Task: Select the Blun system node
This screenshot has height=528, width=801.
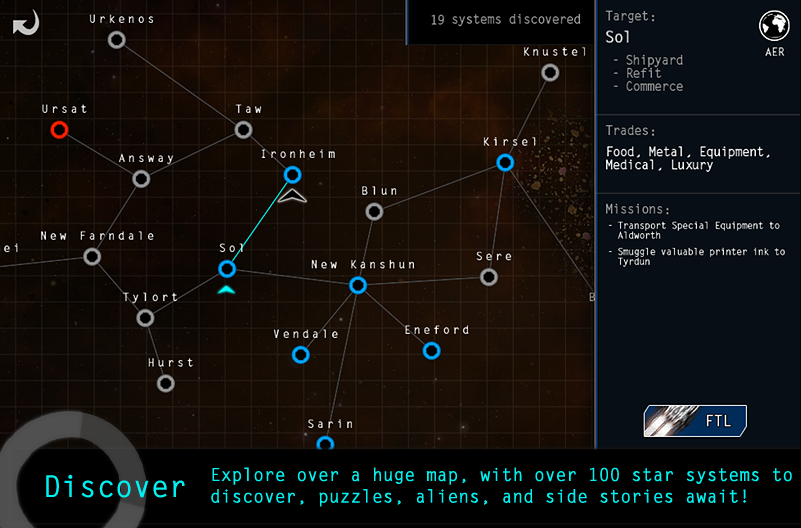Action: 374,211
